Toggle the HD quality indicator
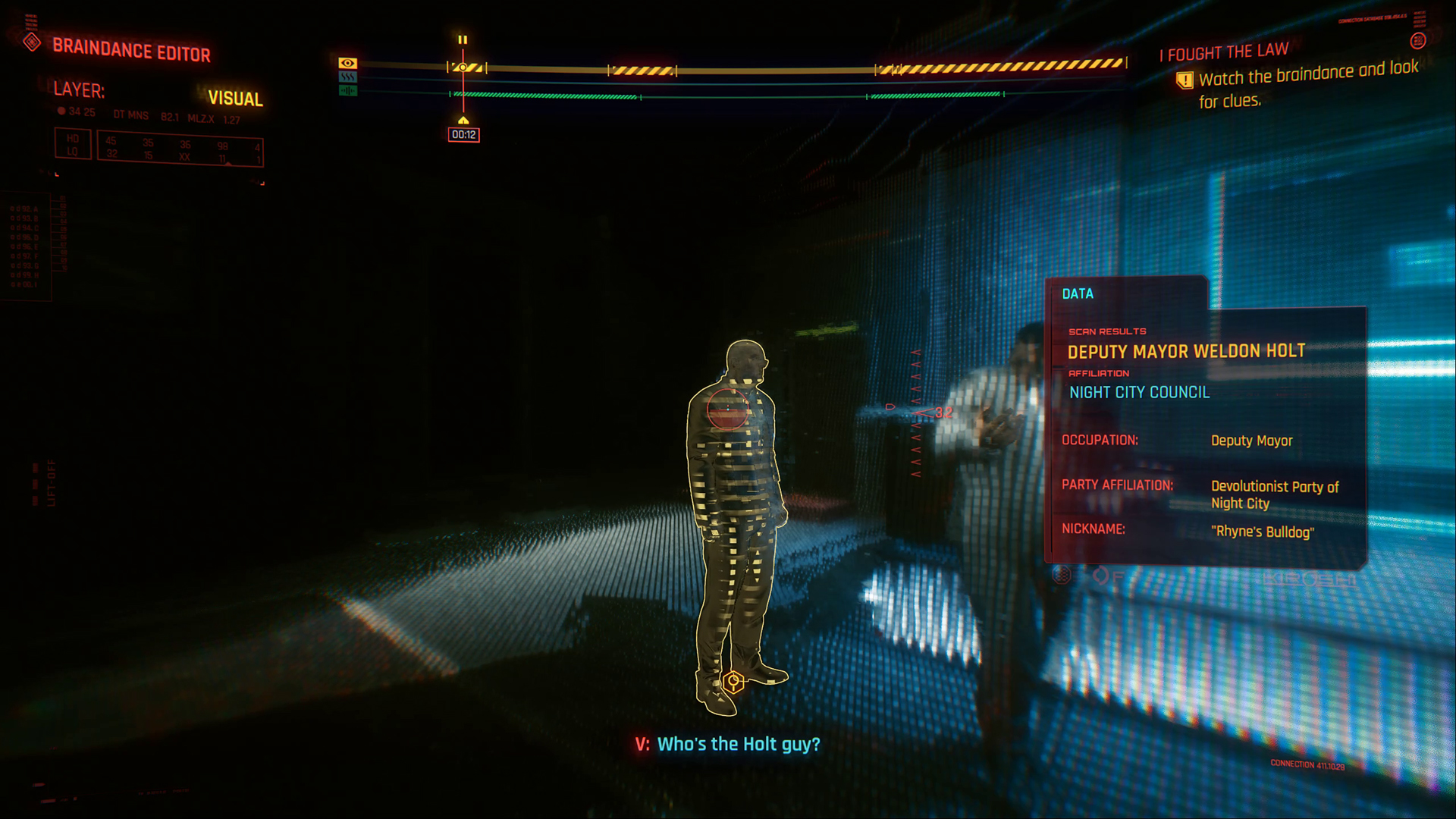This screenshot has width=1456, height=819. pos(74,136)
